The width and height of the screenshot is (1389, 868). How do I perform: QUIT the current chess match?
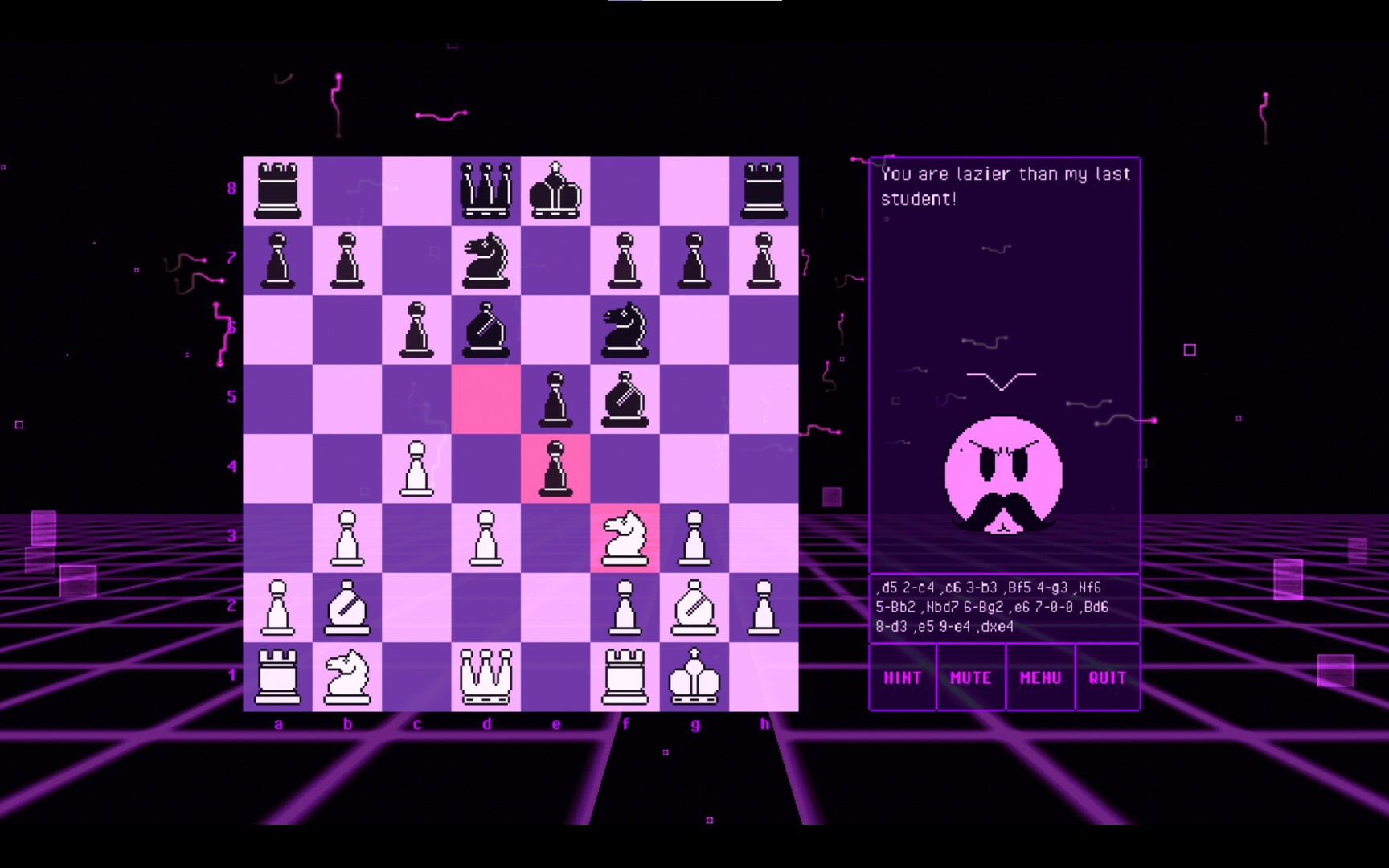1108,678
